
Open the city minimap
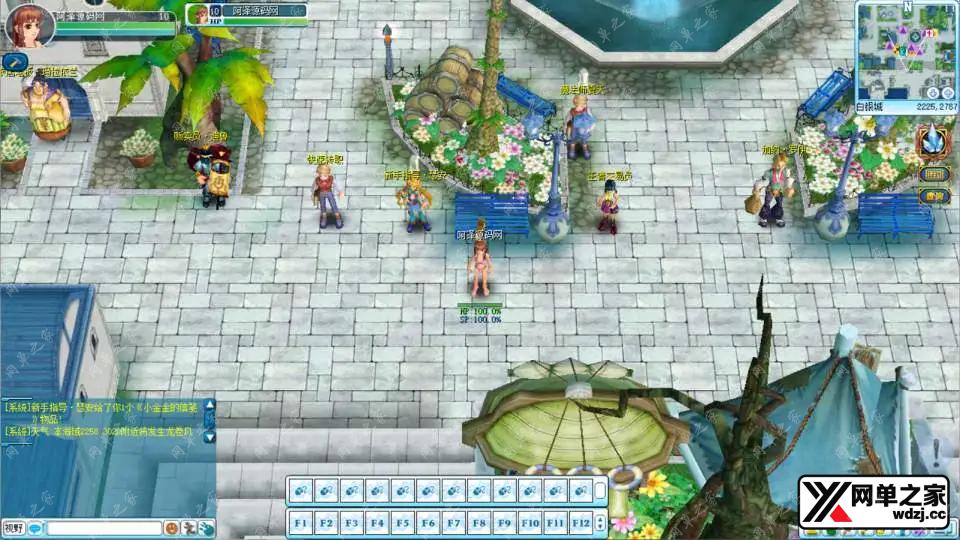click(905, 48)
